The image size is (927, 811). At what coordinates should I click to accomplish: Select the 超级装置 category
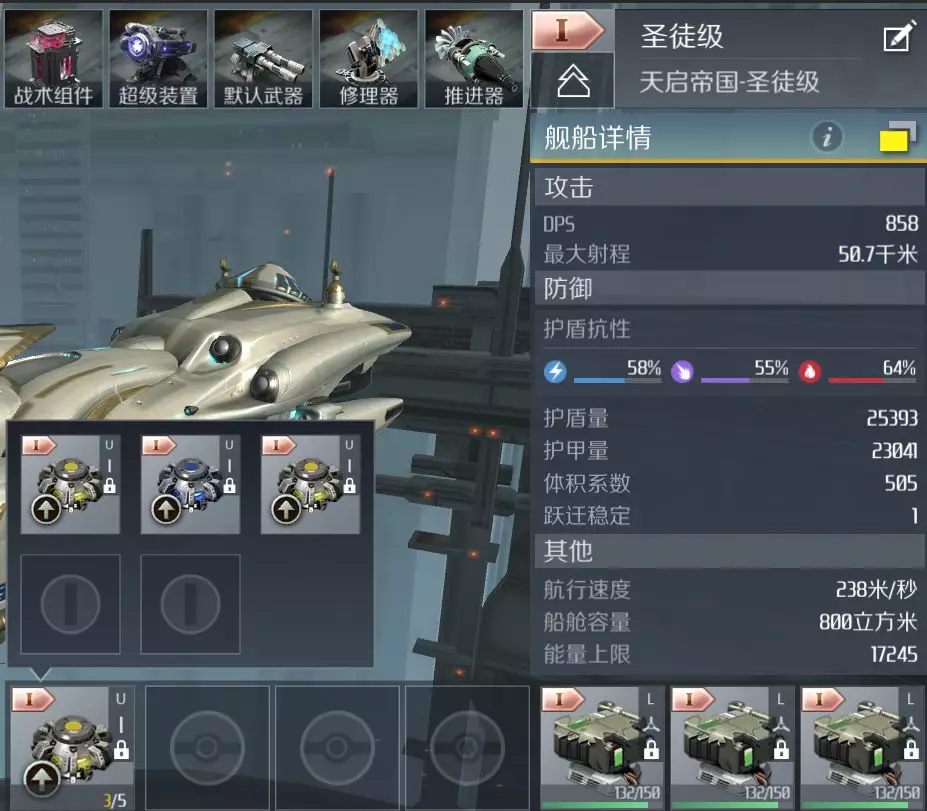click(158, 58)
